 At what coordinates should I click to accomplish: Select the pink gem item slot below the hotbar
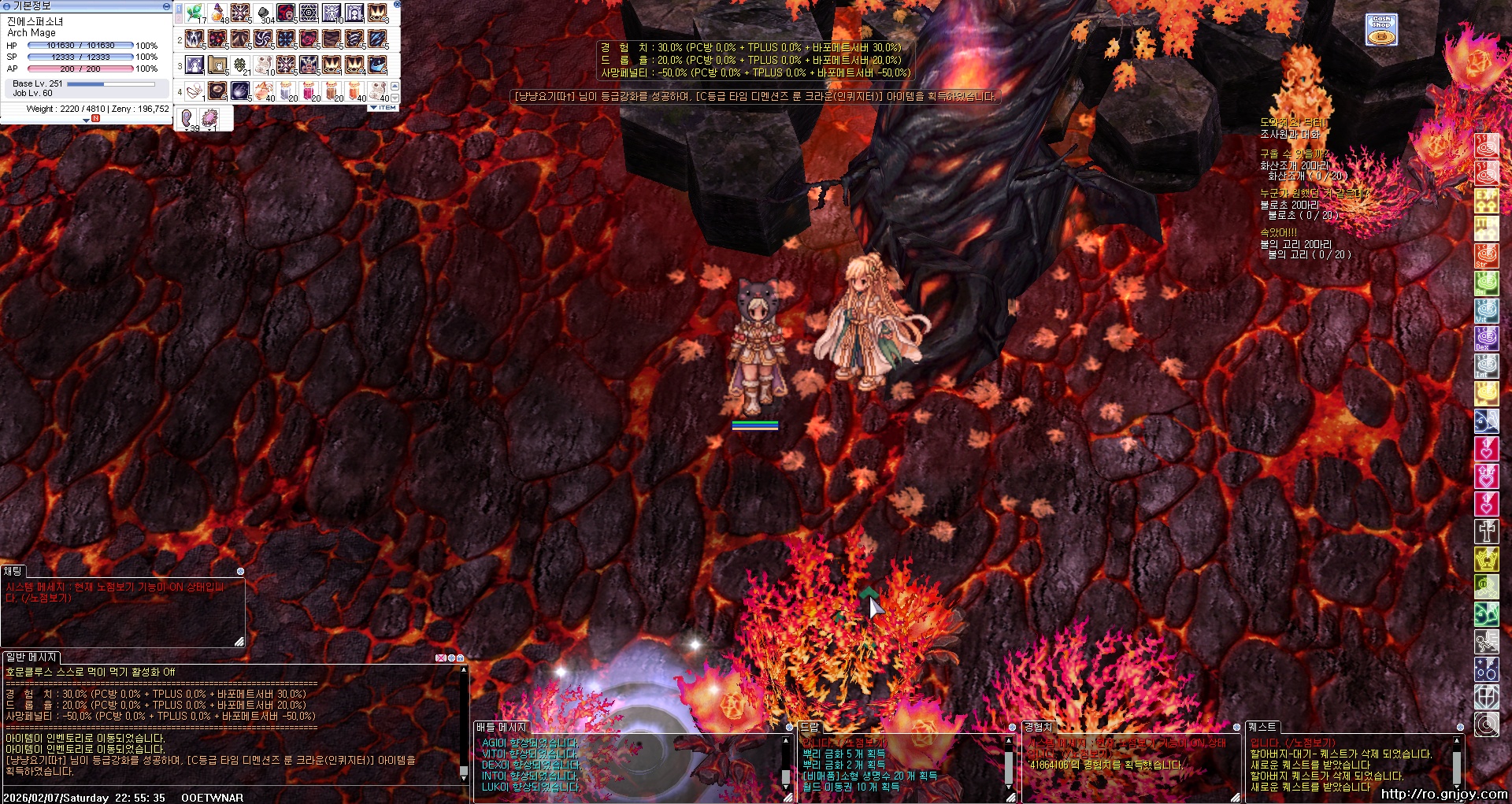[x=209, y=118]
